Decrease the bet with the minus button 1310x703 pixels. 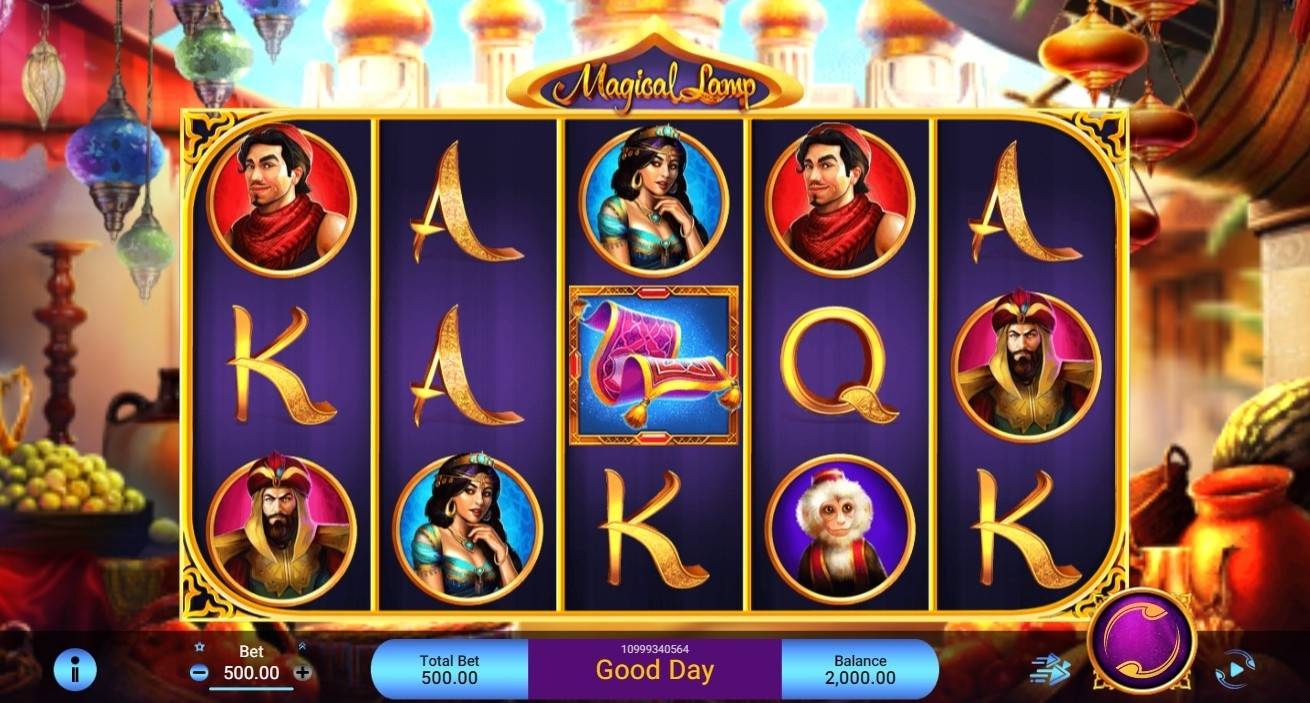point(199,673)
